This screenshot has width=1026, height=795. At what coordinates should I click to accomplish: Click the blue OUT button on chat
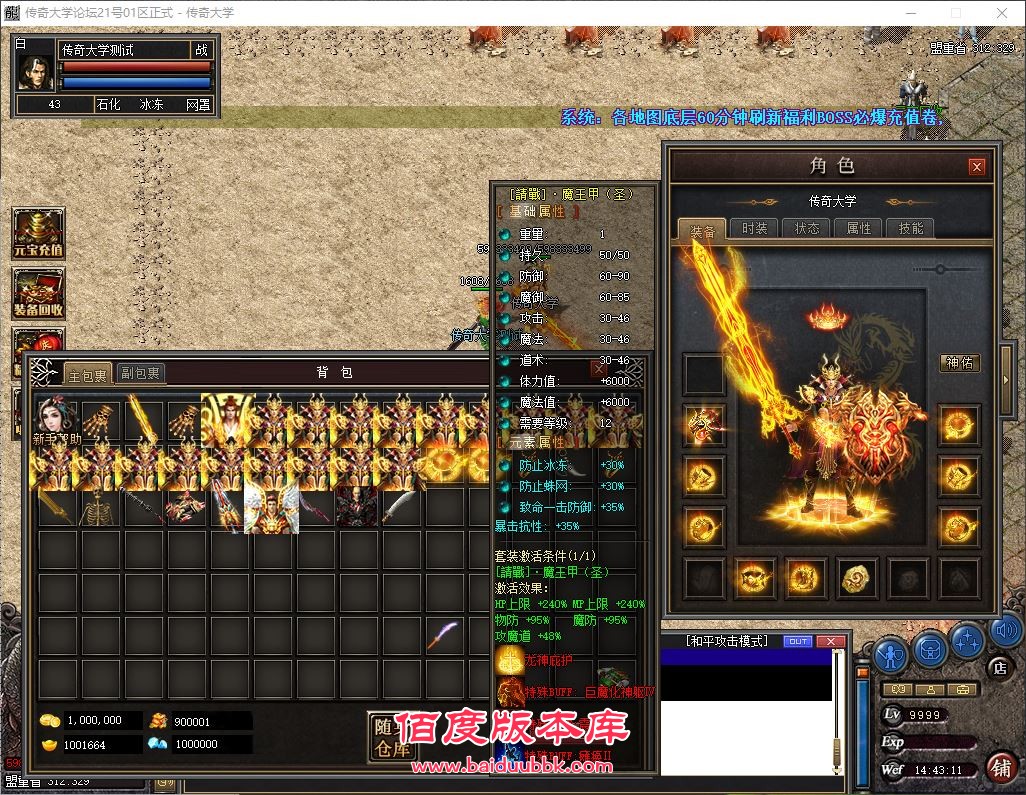pyautogui.click(x=797, y=641)
